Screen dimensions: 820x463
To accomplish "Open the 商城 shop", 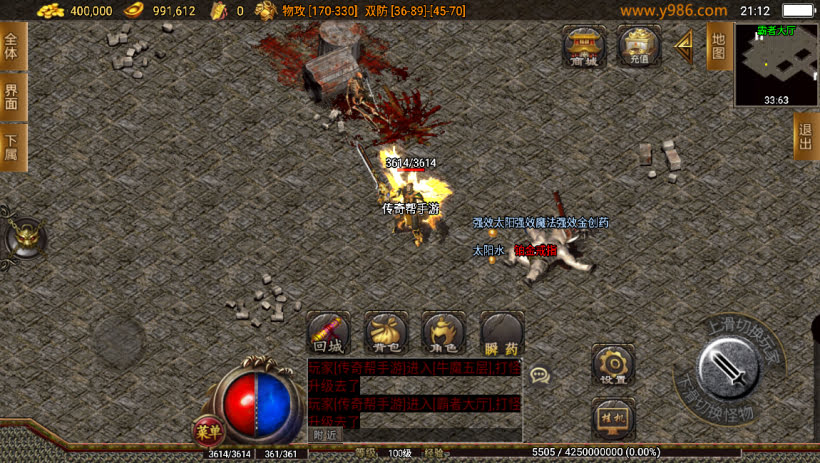I will click(x=585, y=46).
